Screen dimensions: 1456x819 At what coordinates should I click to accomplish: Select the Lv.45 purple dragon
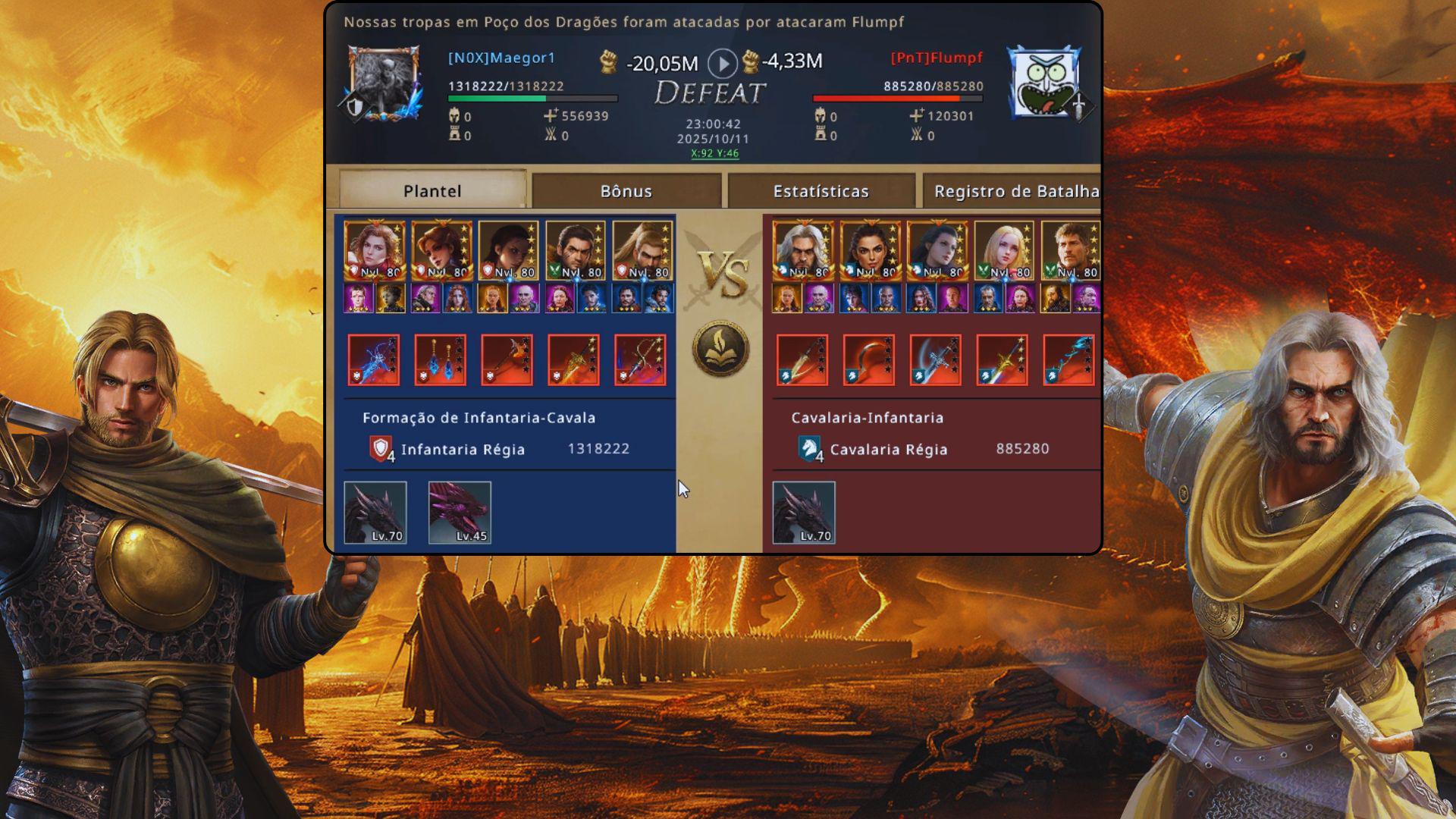tap(460, 513)
